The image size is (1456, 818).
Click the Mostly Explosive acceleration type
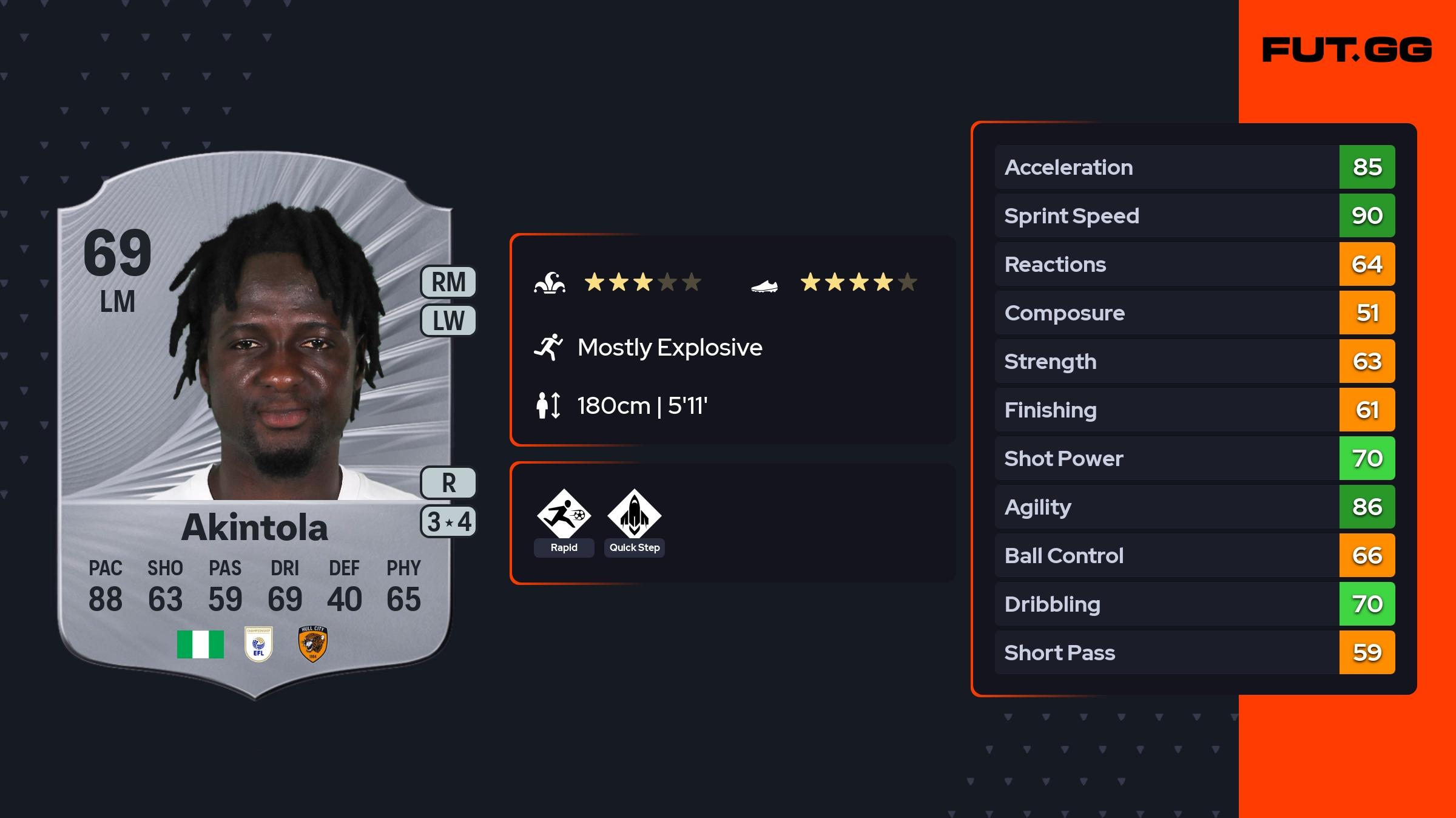[x=669, y=347]
